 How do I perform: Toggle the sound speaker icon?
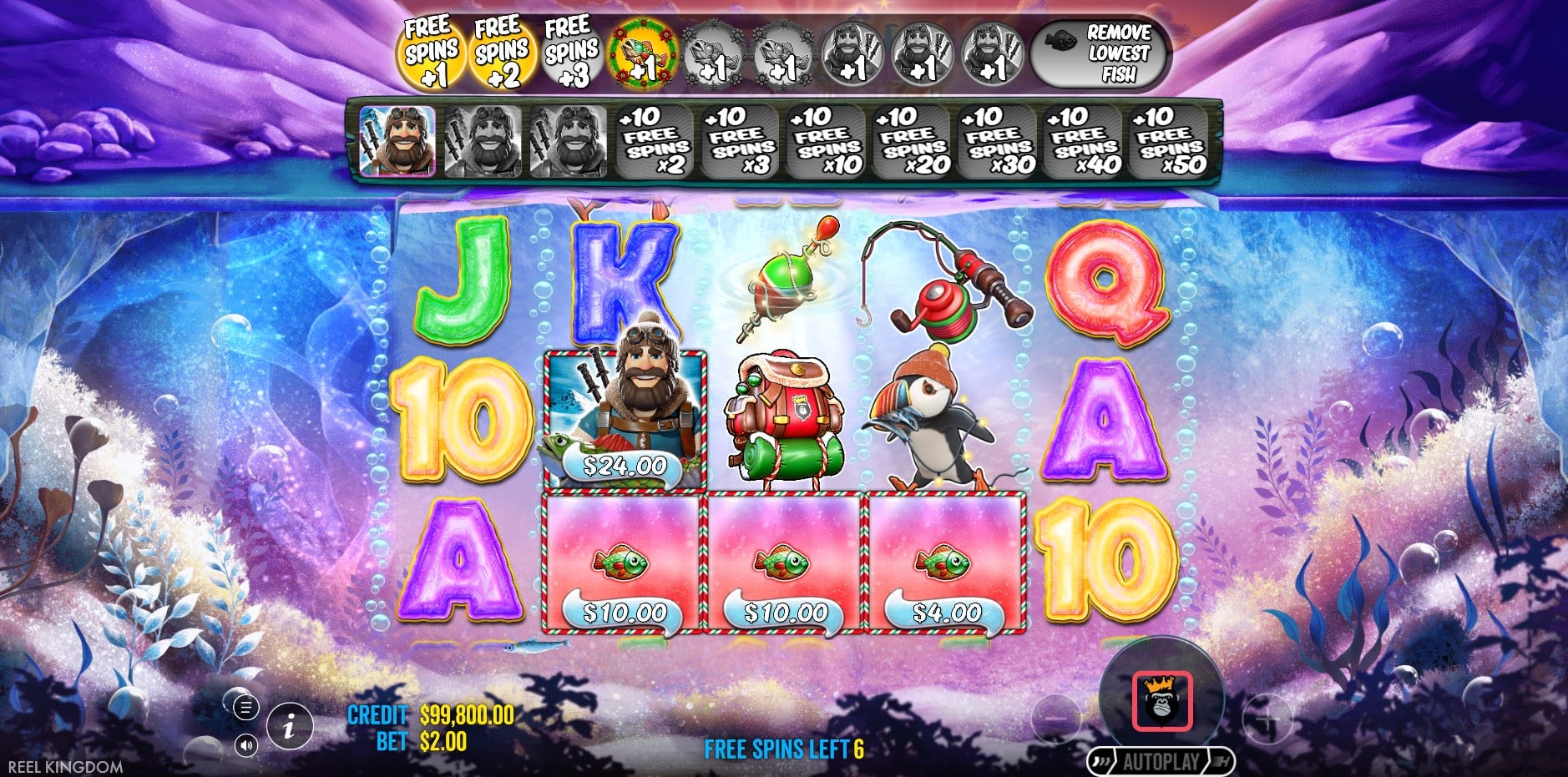(245, 744)
